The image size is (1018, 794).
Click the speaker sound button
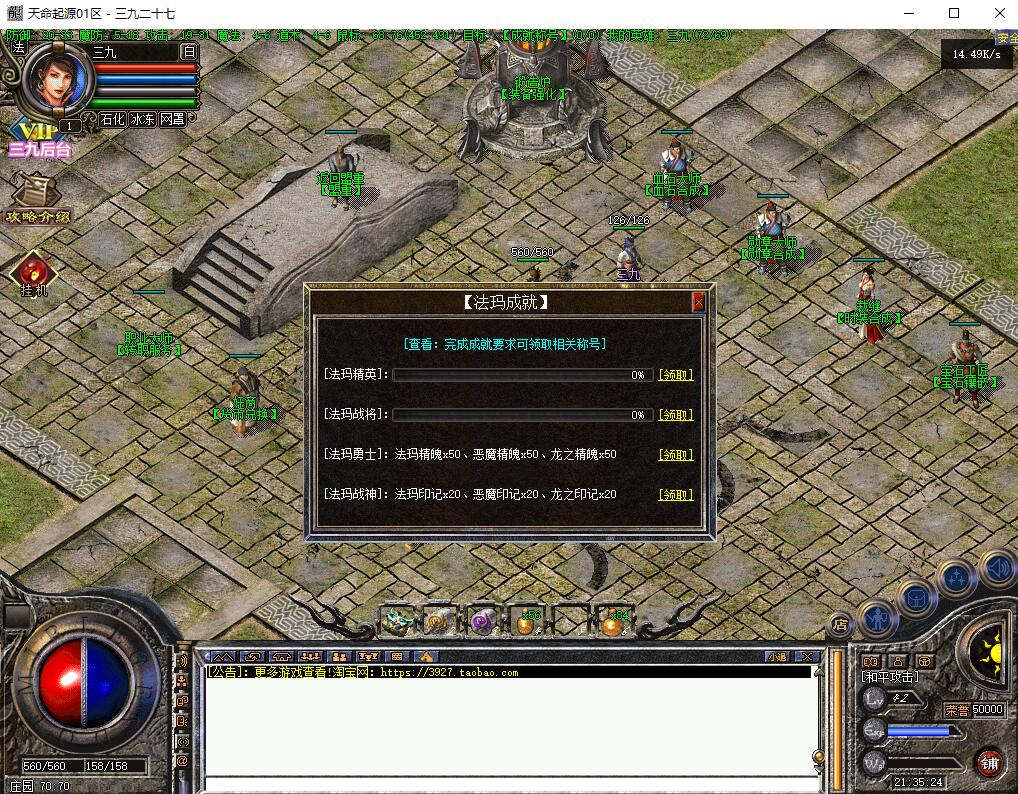(996, 568)
